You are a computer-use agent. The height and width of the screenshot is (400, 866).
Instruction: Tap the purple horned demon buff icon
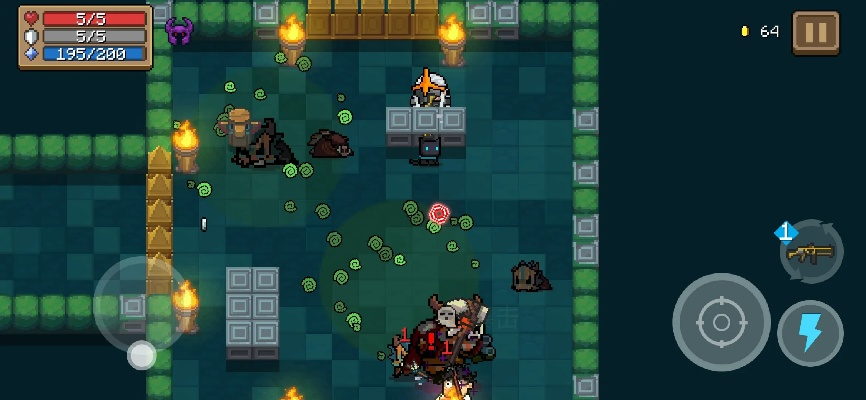coord(179,32)
